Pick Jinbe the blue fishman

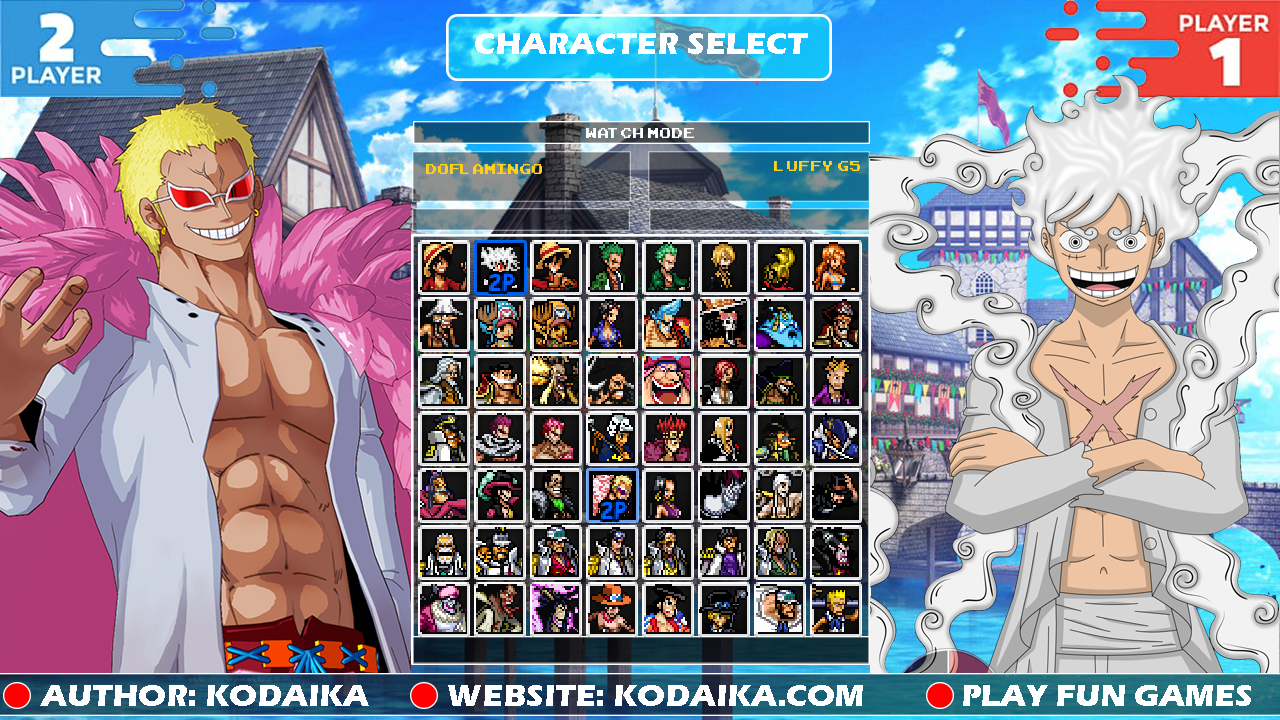pos(780,324)
